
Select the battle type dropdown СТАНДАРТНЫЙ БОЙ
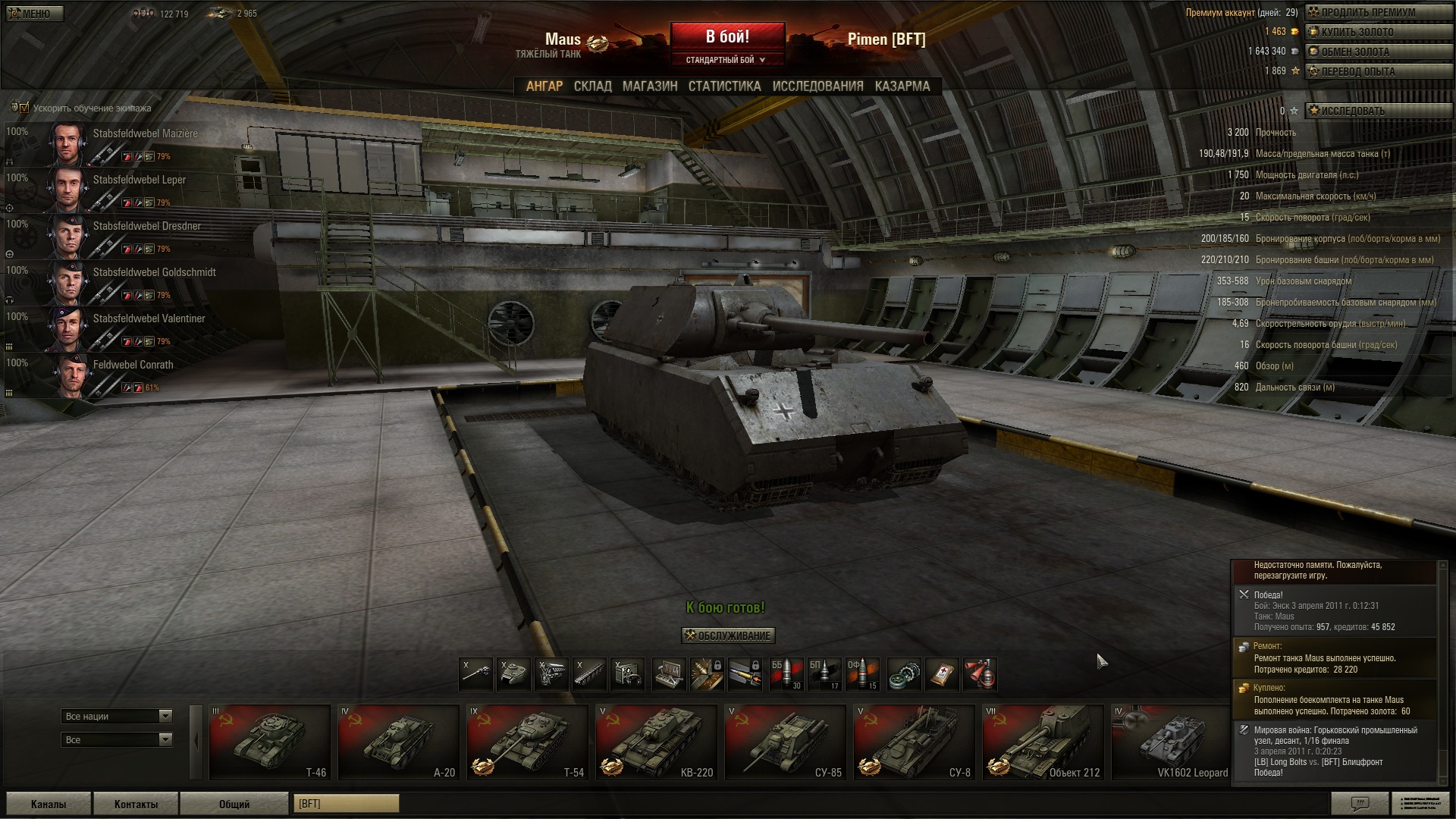coord(726,60)
